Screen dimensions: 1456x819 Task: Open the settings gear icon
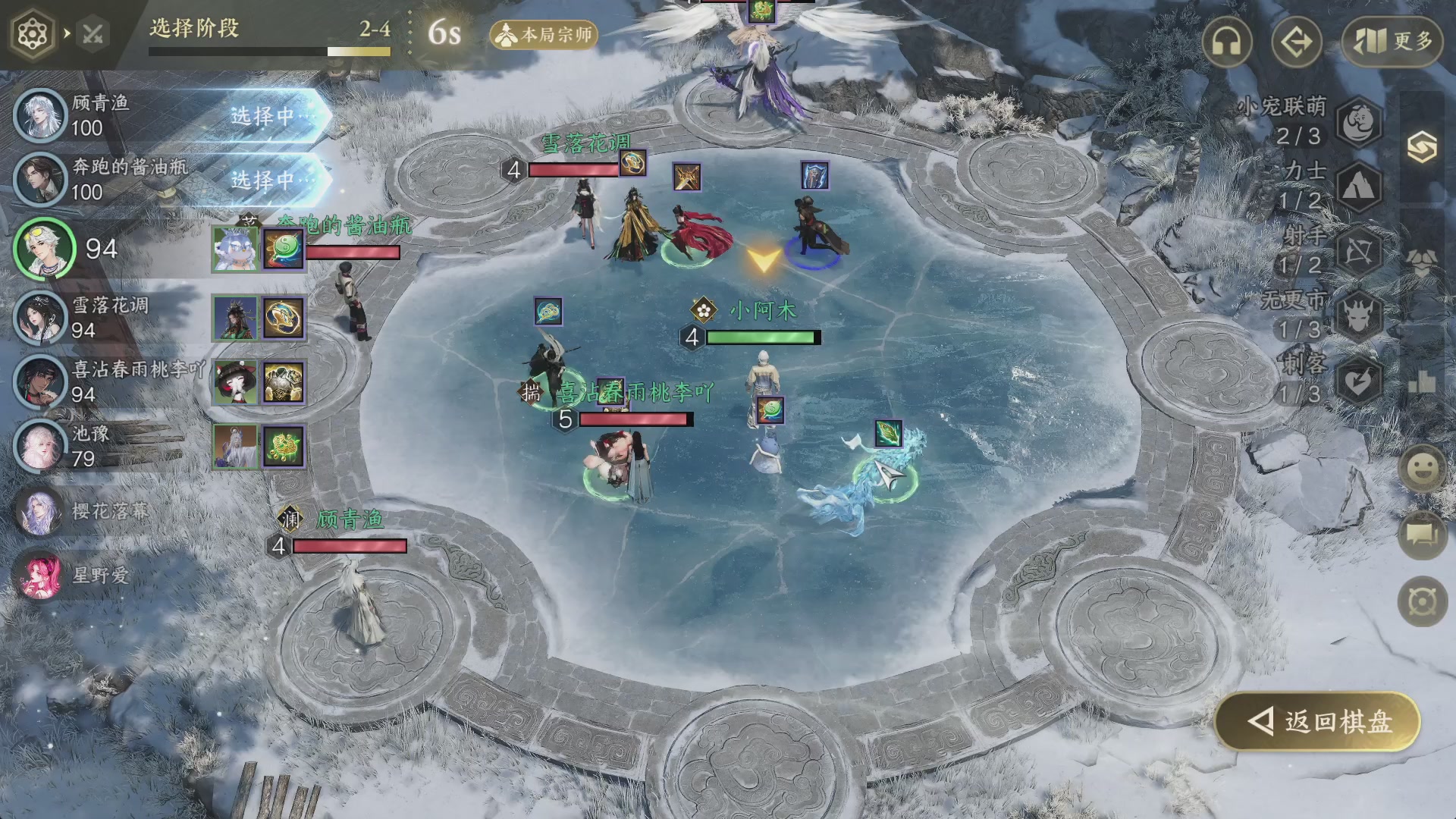[x=33, y=34]
